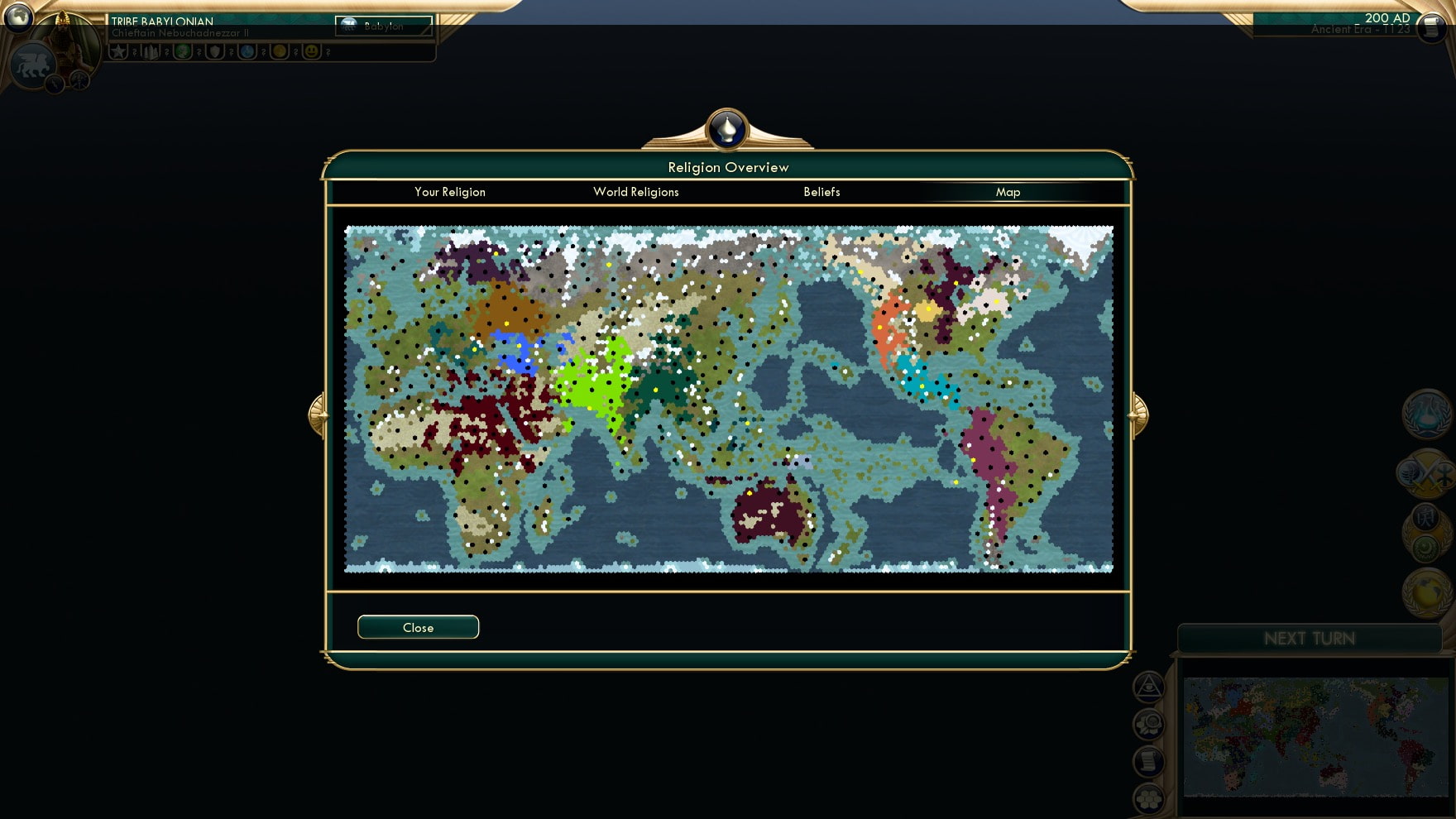The image size is (1456, 819).
Task: Open map options with the magnifier icon
Action: pyautogui.click(x=1149, y=723)
